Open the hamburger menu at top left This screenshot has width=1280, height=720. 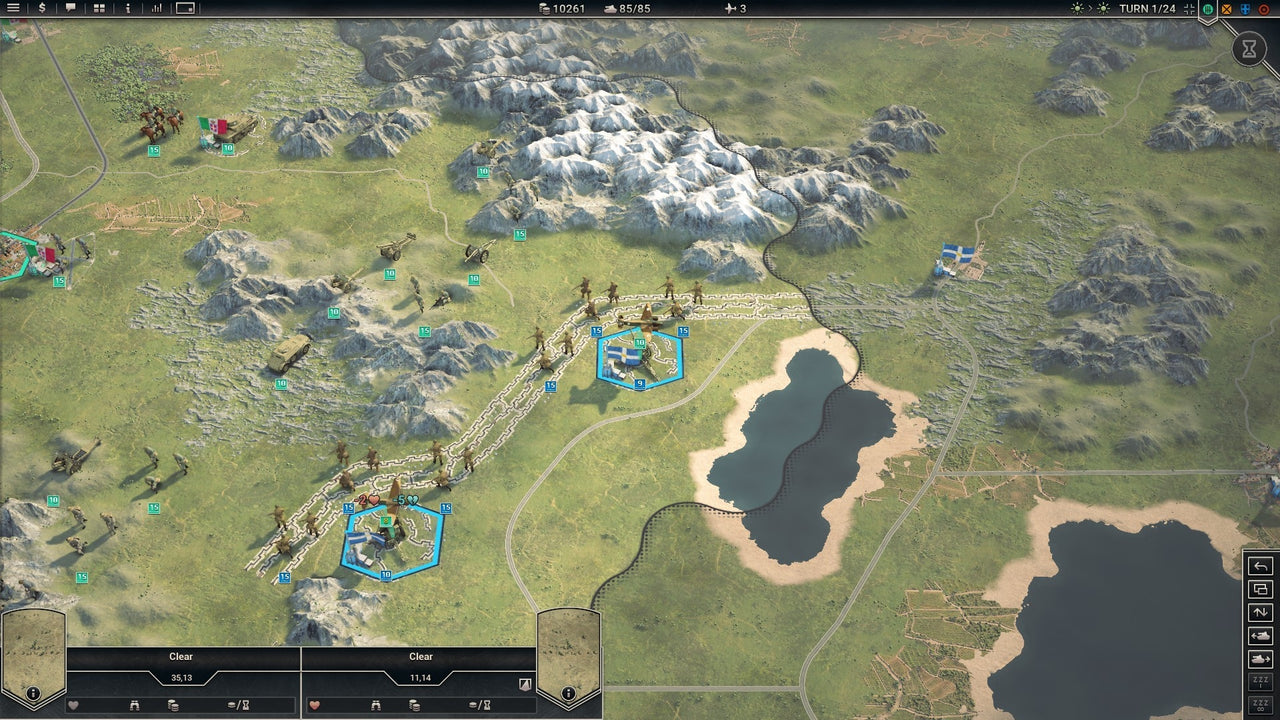click(x=13, y=9)
